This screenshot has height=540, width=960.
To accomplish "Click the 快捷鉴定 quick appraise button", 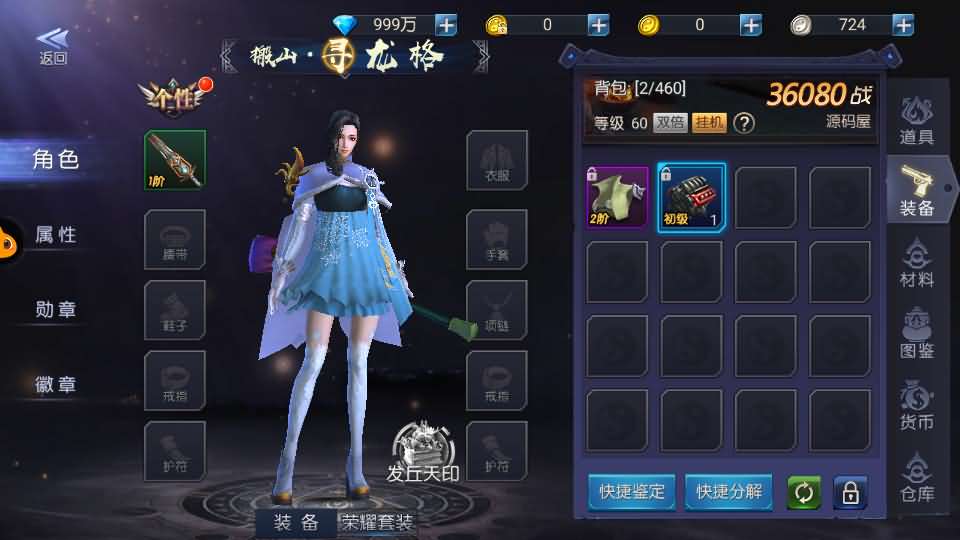I will (x=631, y=492).
